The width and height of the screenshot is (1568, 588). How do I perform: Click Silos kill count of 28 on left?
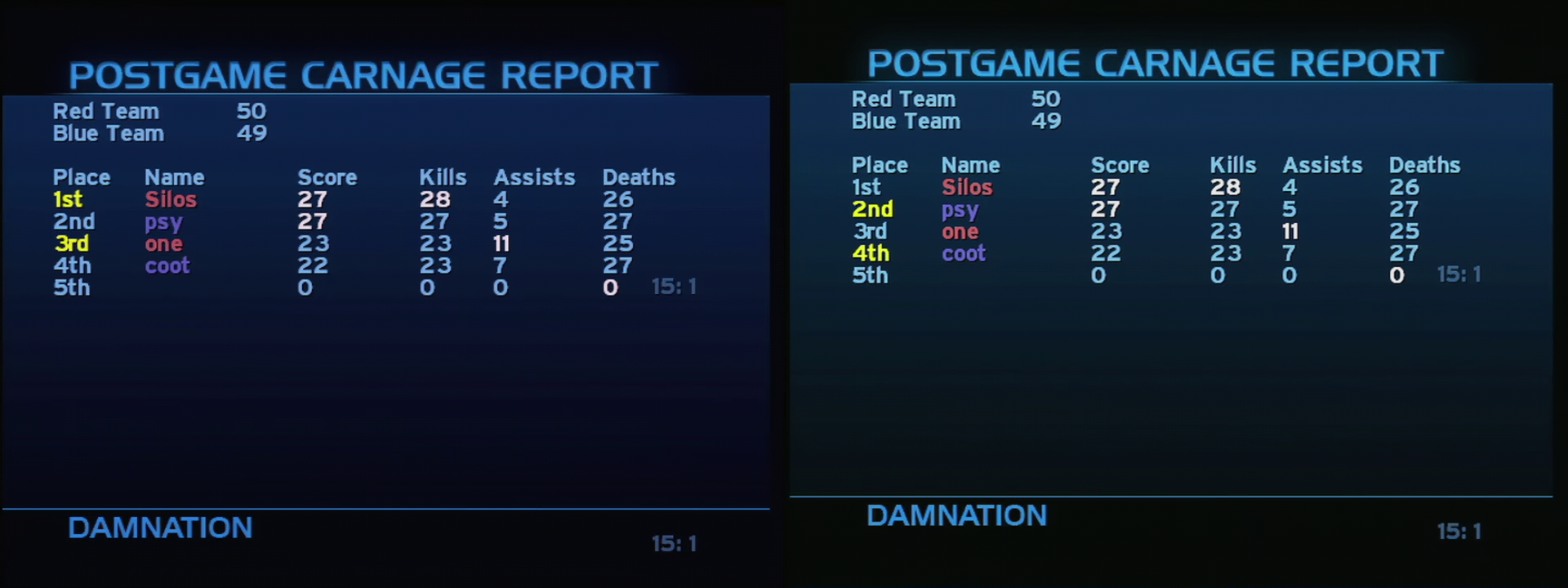tap(437, 199)
